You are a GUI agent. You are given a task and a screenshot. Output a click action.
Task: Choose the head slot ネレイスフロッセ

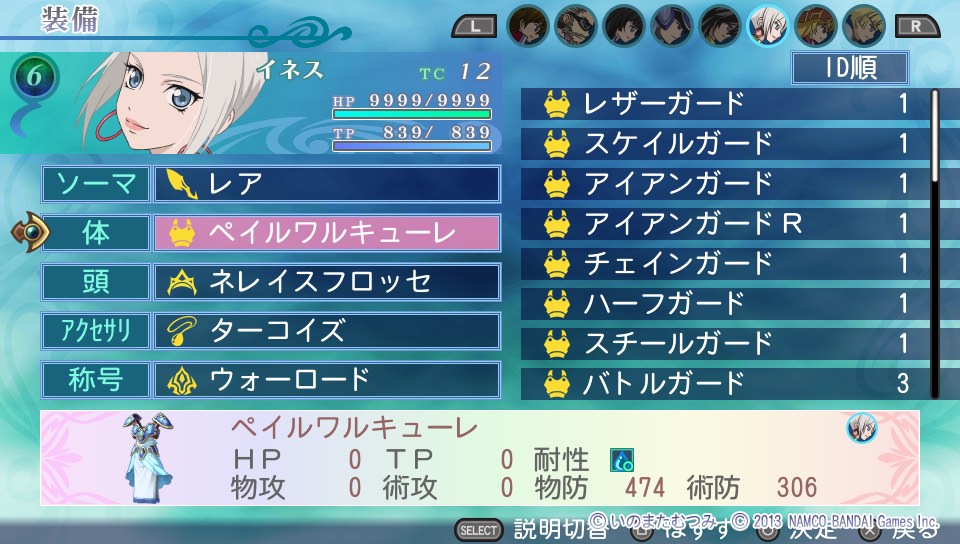326,282
